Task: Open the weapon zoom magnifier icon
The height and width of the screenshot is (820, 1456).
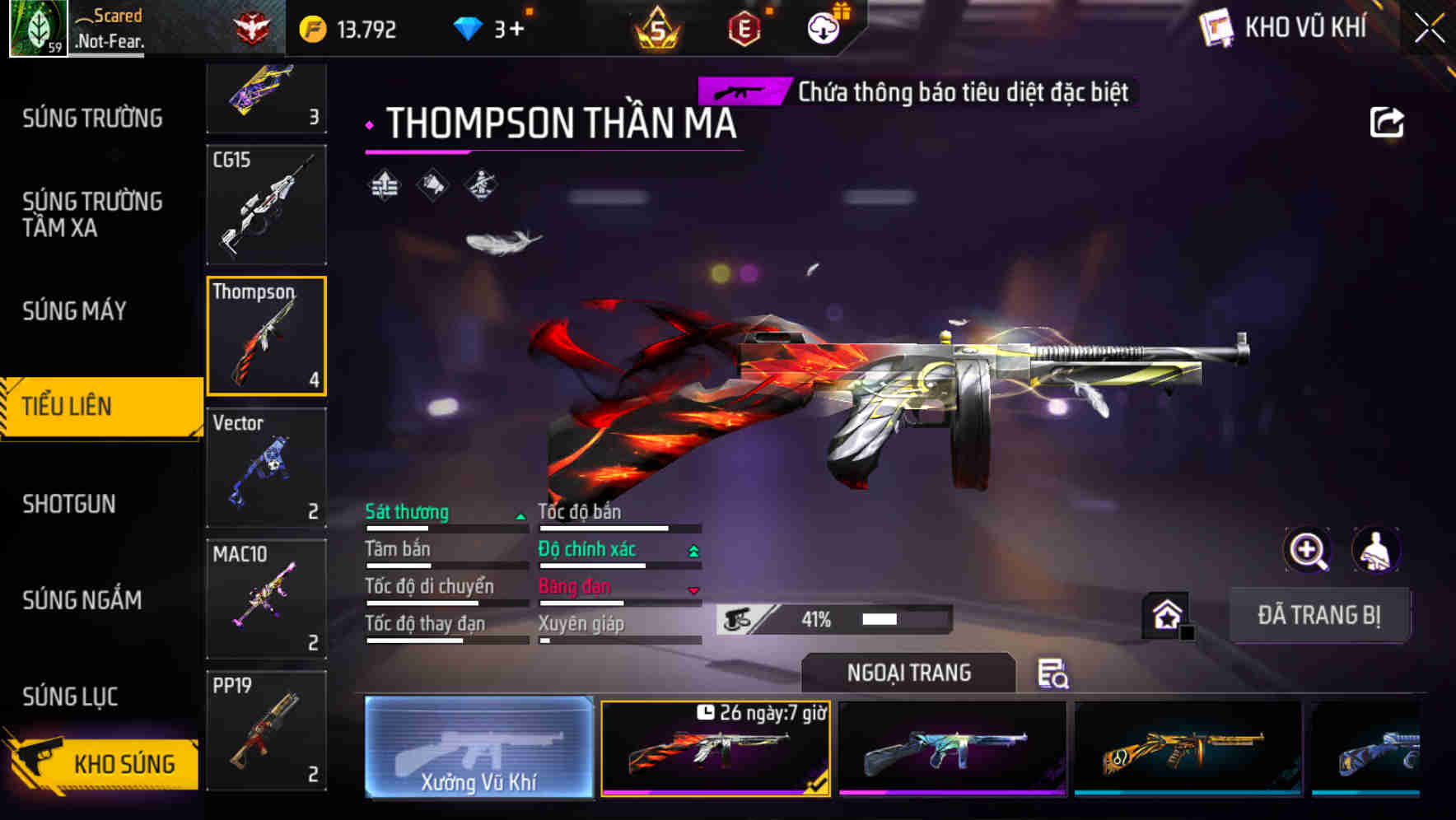Action: [x=1308, y=550]
